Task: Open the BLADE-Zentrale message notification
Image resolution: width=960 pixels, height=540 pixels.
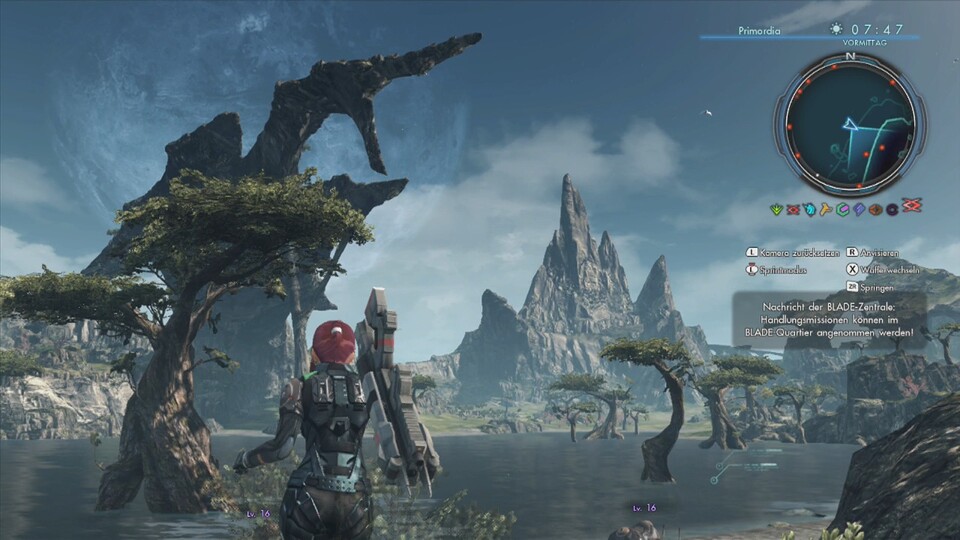Action: [x=831, y=319]
